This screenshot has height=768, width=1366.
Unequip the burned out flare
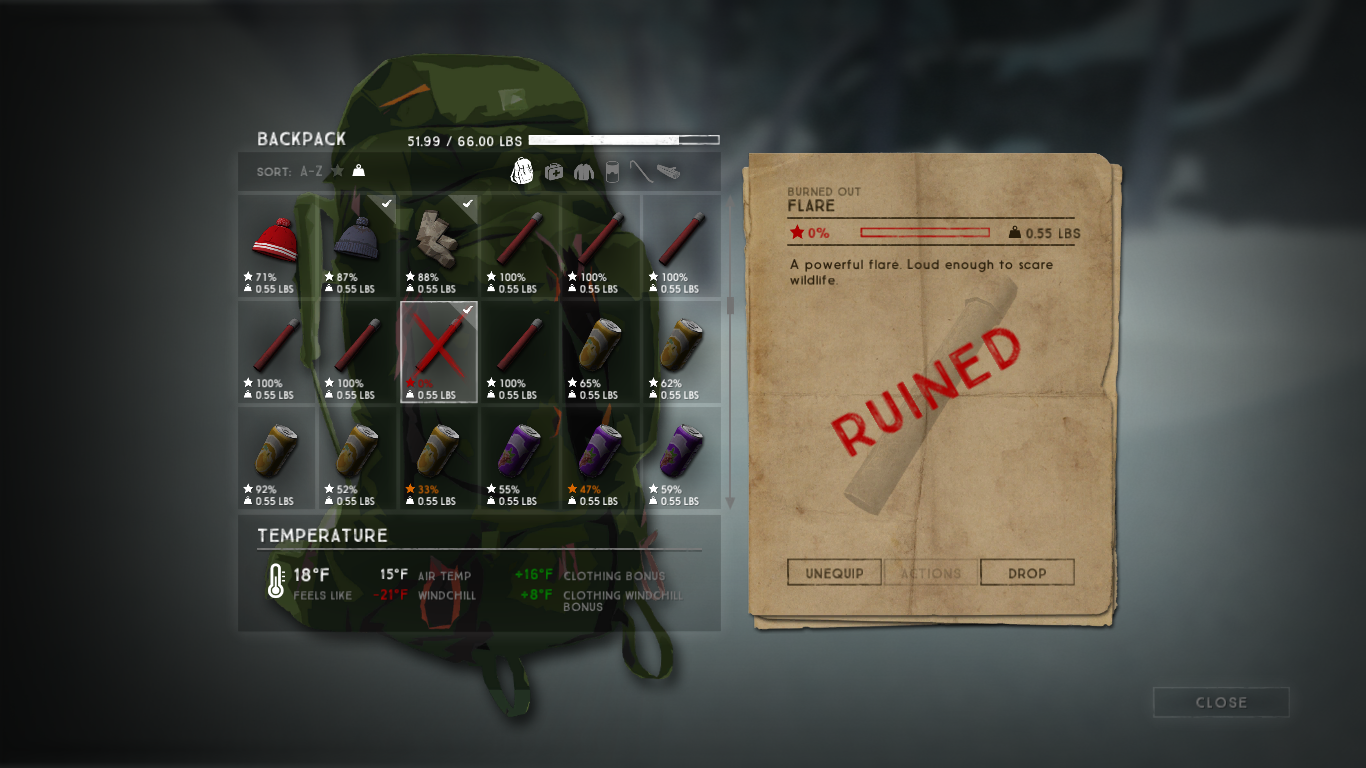tap(833, 573)
